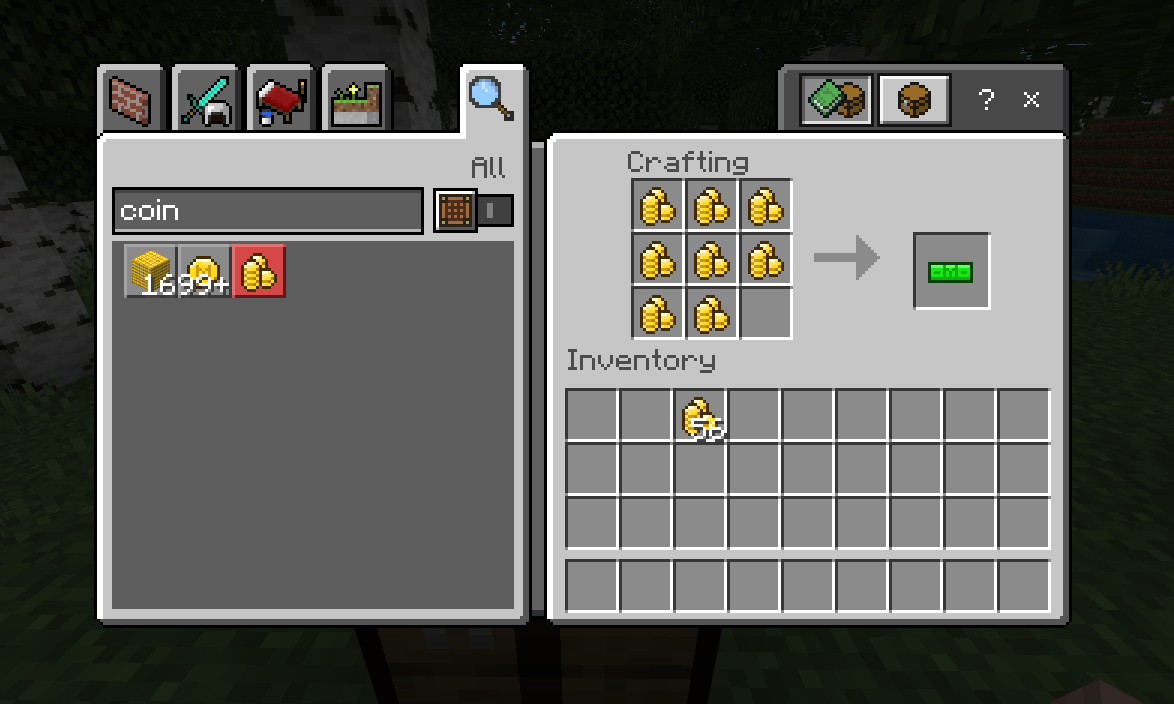Pick the red-highlighted coin stack recipe
The image size is (1174, 704).
pos(259,271)
